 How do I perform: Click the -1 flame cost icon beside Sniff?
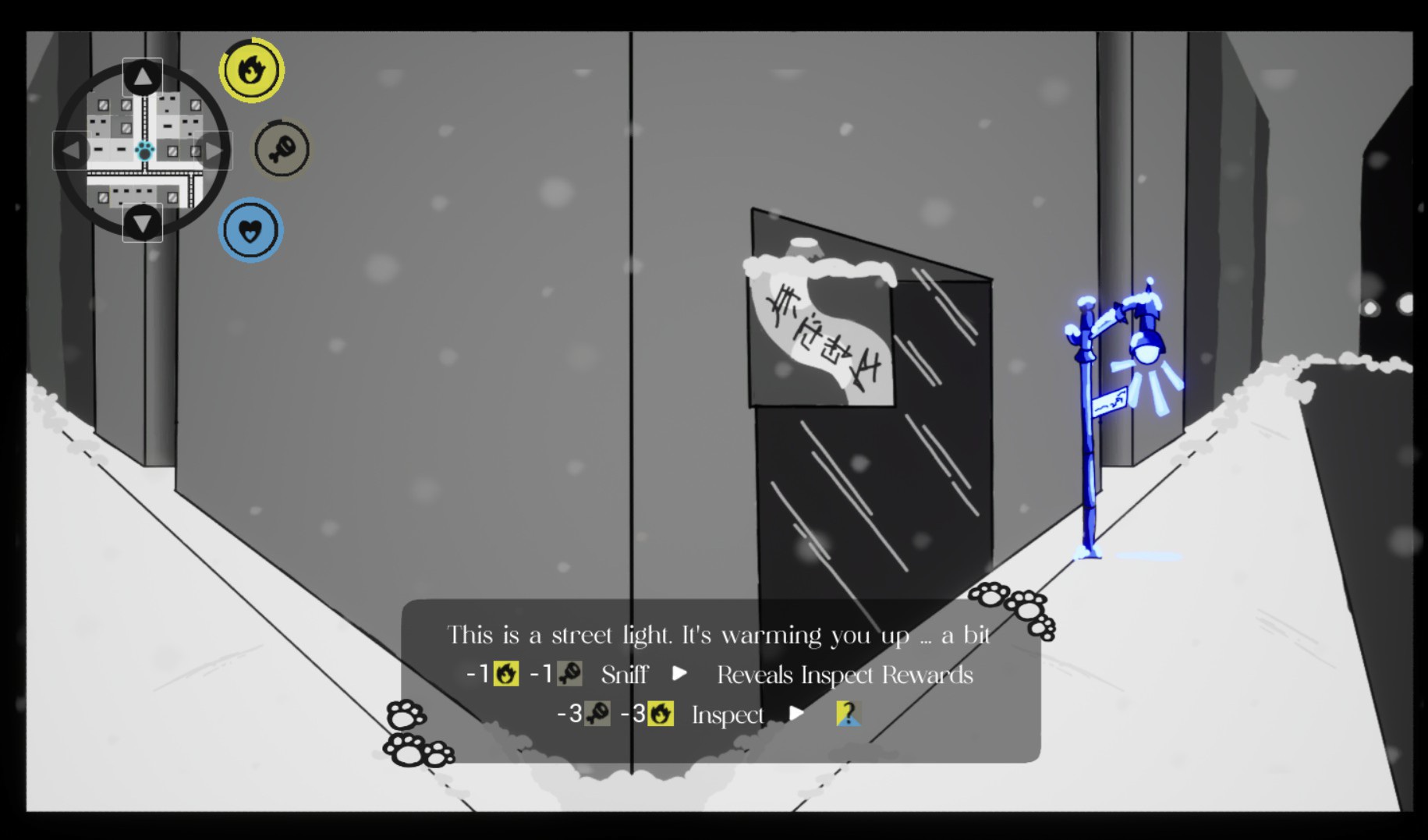click(x=508, y=674)
